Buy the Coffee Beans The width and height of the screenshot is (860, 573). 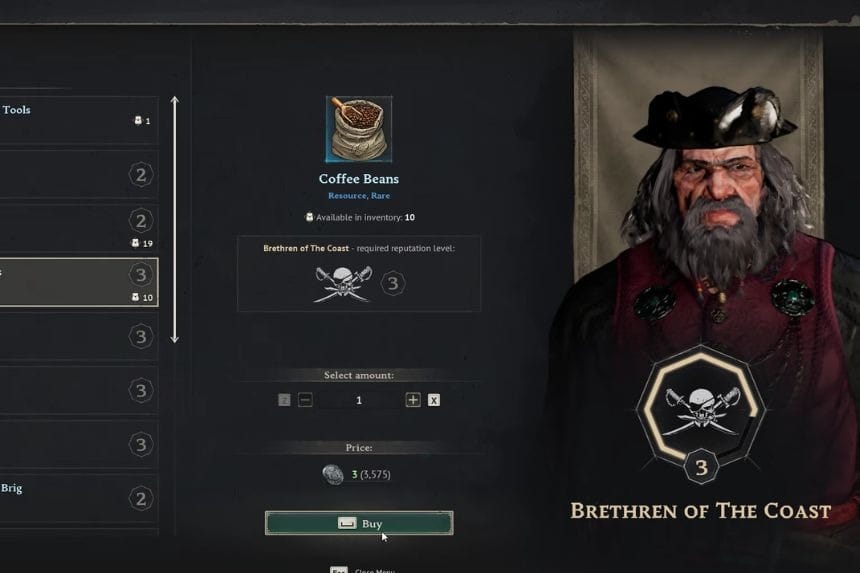tap(358, 523)
